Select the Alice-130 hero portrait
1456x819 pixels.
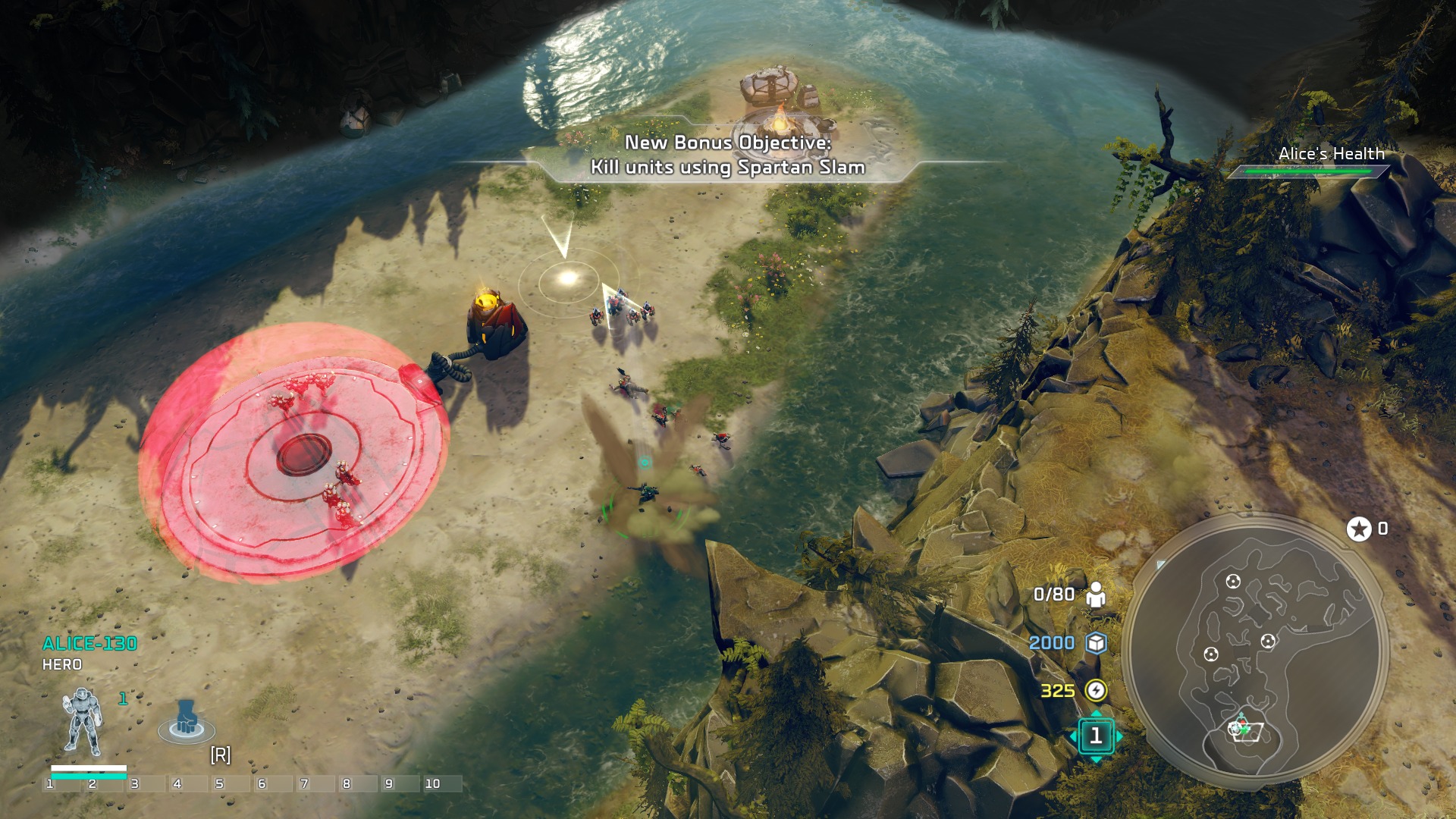coord(83,722)
